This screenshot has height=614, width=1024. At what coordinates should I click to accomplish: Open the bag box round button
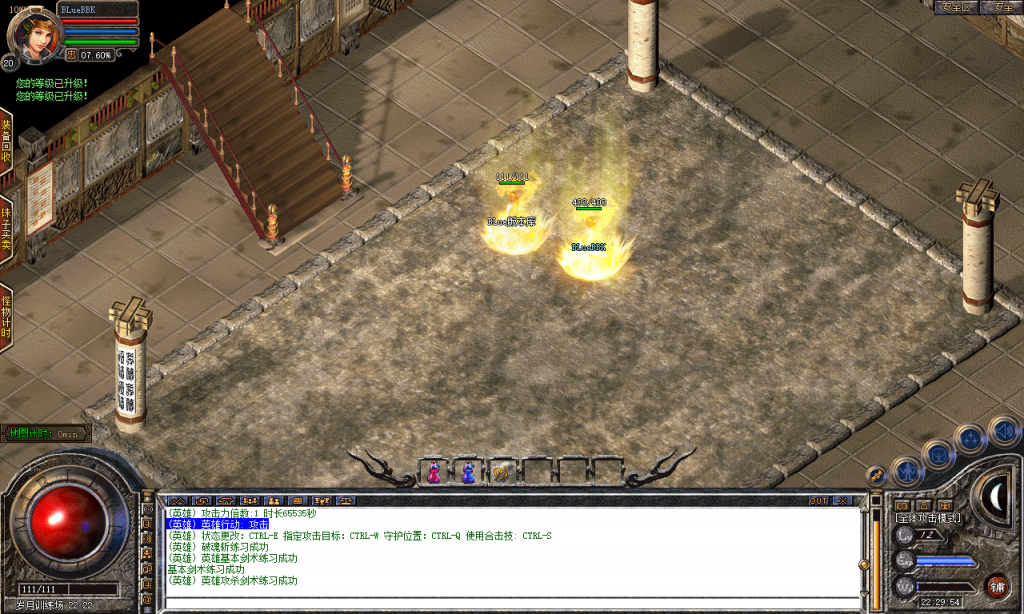(x=938, y=453)
